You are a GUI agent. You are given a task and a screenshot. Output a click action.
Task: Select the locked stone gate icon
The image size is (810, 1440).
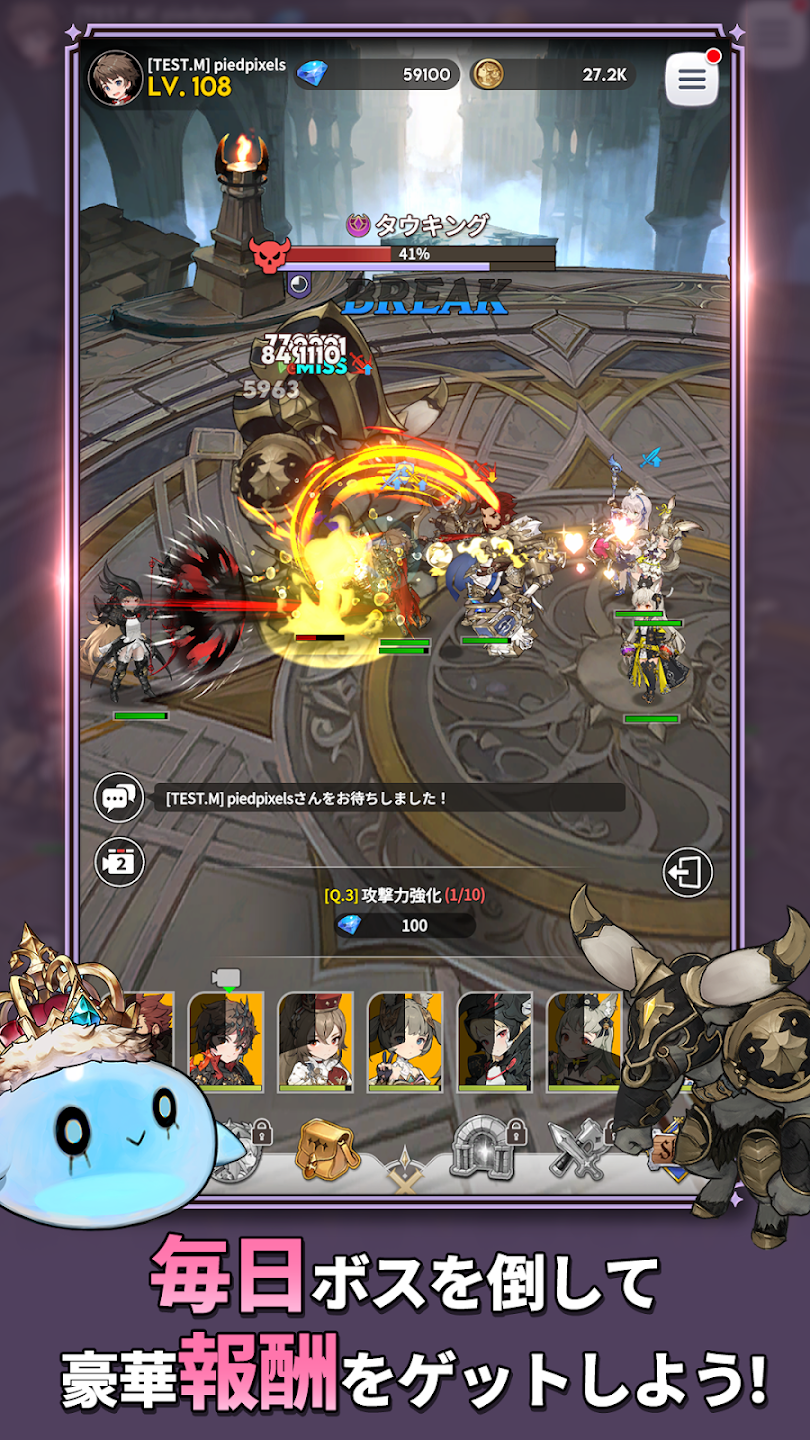pyautogui.click(x=483, y=1147)
